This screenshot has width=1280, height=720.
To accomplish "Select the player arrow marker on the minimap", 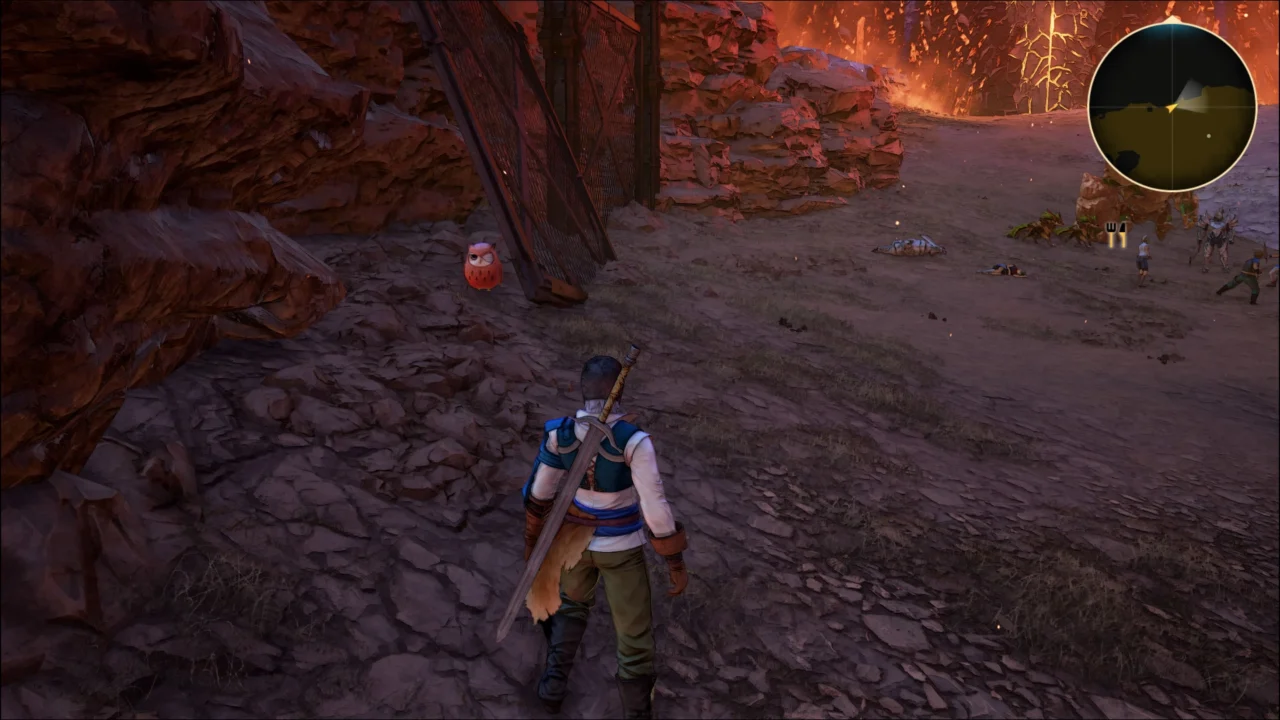I will [x=1171, y=107].
